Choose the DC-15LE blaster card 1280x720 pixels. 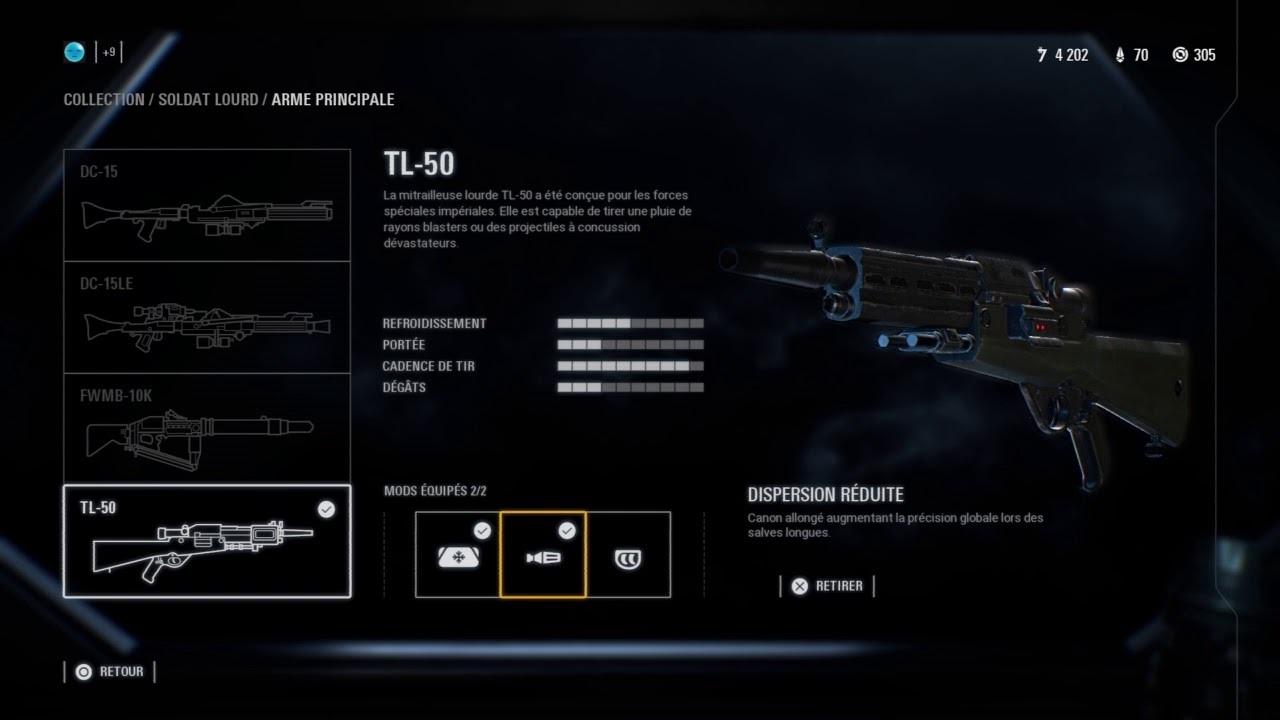(207, 317)
